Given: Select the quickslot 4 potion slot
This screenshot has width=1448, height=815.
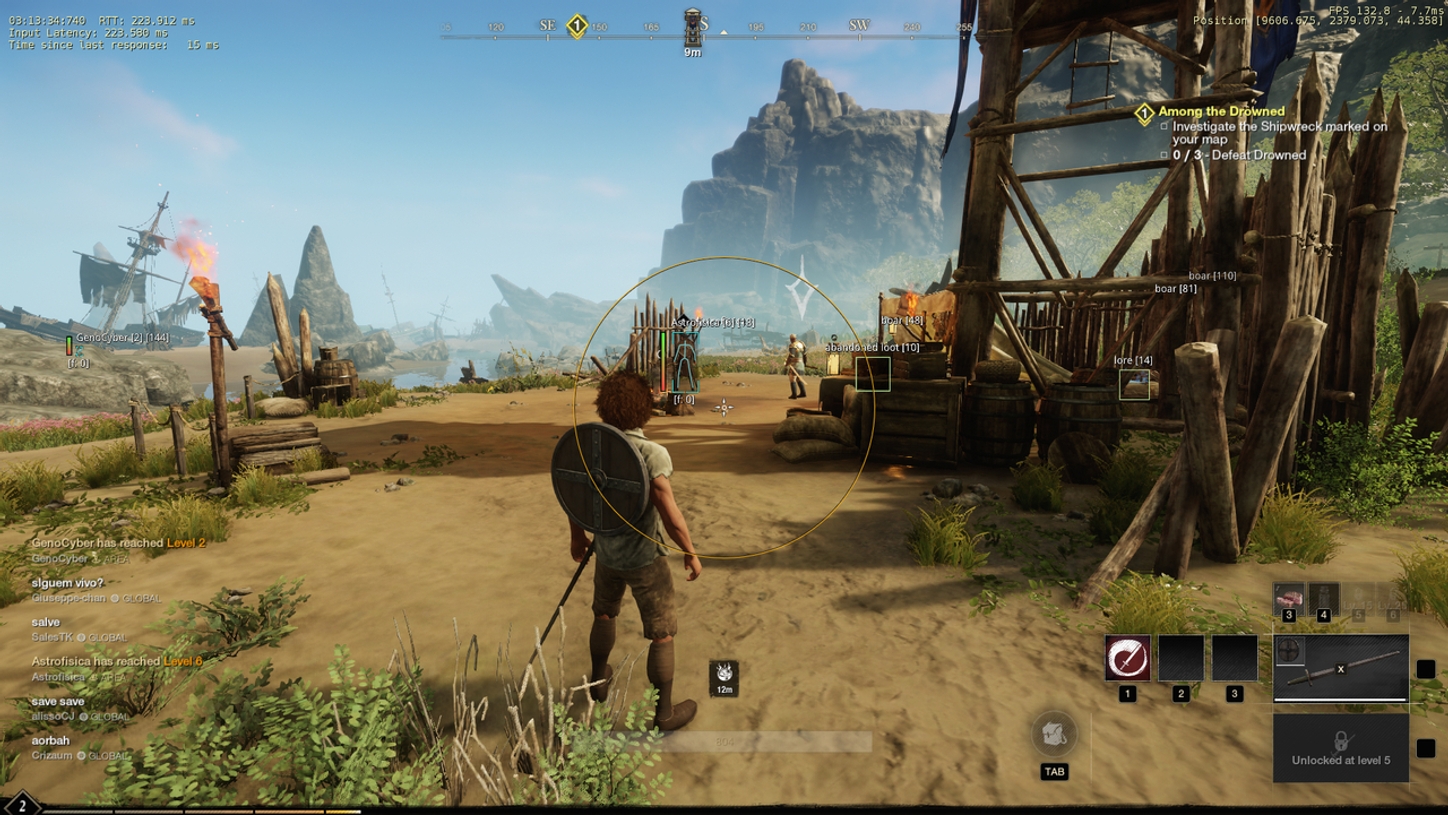Looking at the screenshot, I should click(1324, 598).
